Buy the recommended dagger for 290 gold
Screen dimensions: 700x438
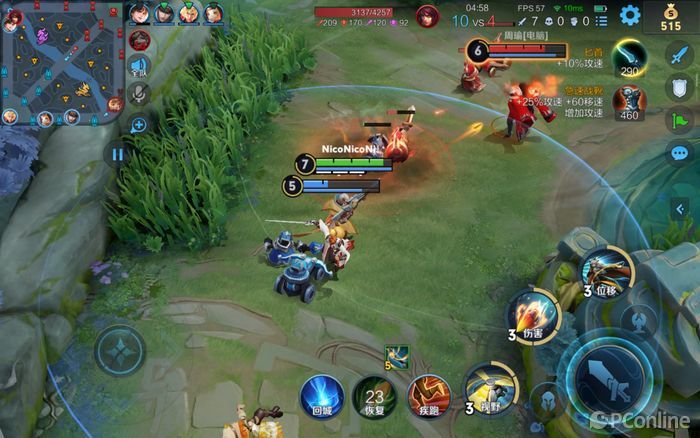pyautogui.click(x=628, y=56)
